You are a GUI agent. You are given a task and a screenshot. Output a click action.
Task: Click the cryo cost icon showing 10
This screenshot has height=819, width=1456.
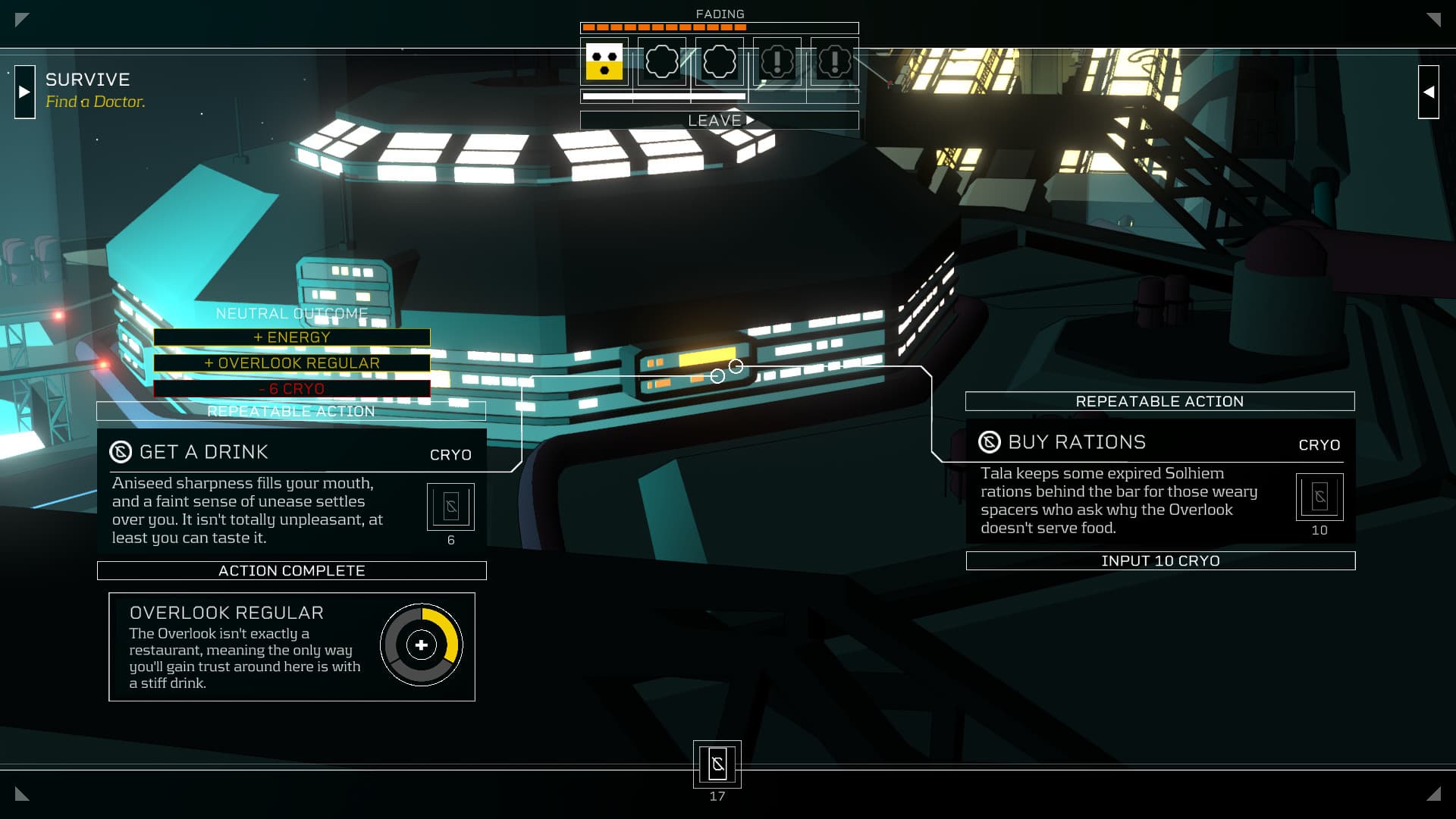point(1319,497)
